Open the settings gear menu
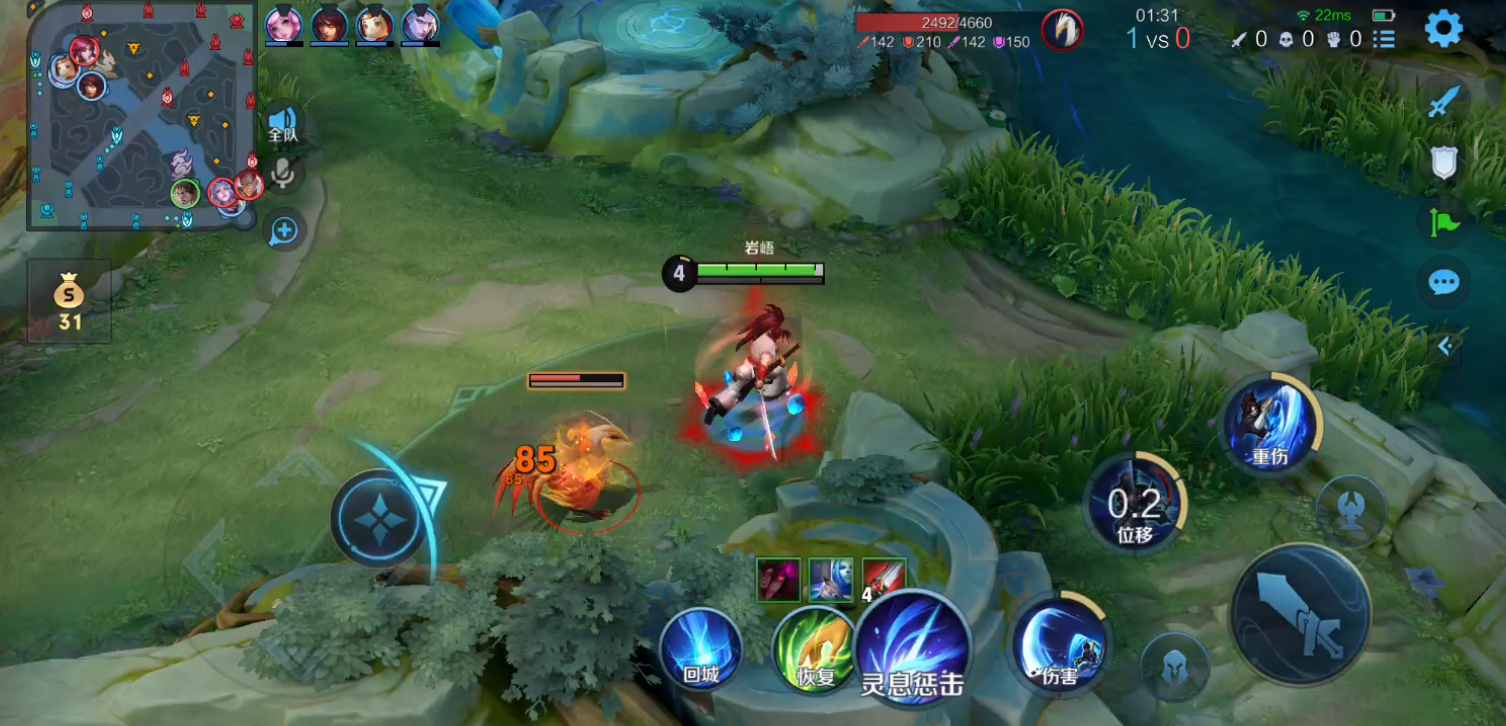The image size is (1506, 726). [1443, 29]
